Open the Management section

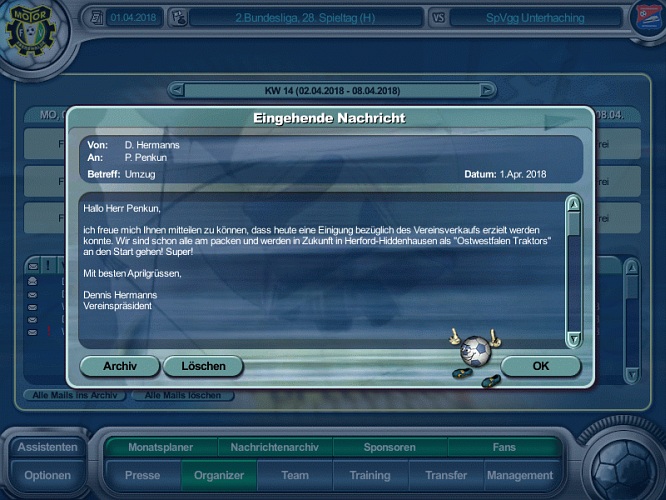[x=521, y=475]
